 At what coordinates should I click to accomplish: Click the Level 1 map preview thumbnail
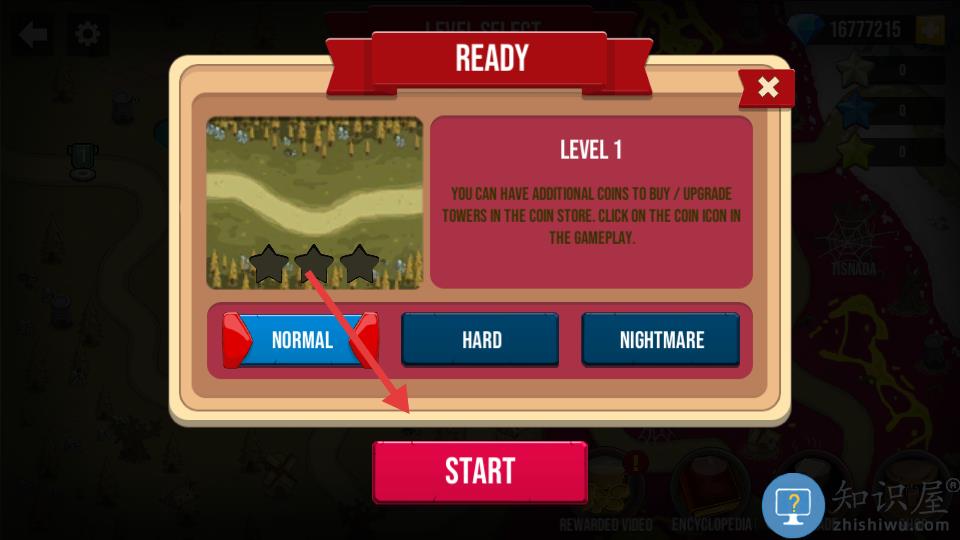(x=314, y=203)
